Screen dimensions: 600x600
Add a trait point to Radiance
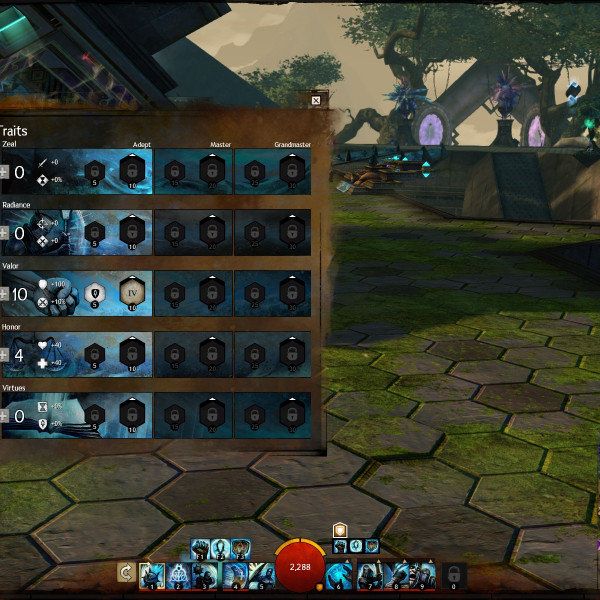point(4,233)
